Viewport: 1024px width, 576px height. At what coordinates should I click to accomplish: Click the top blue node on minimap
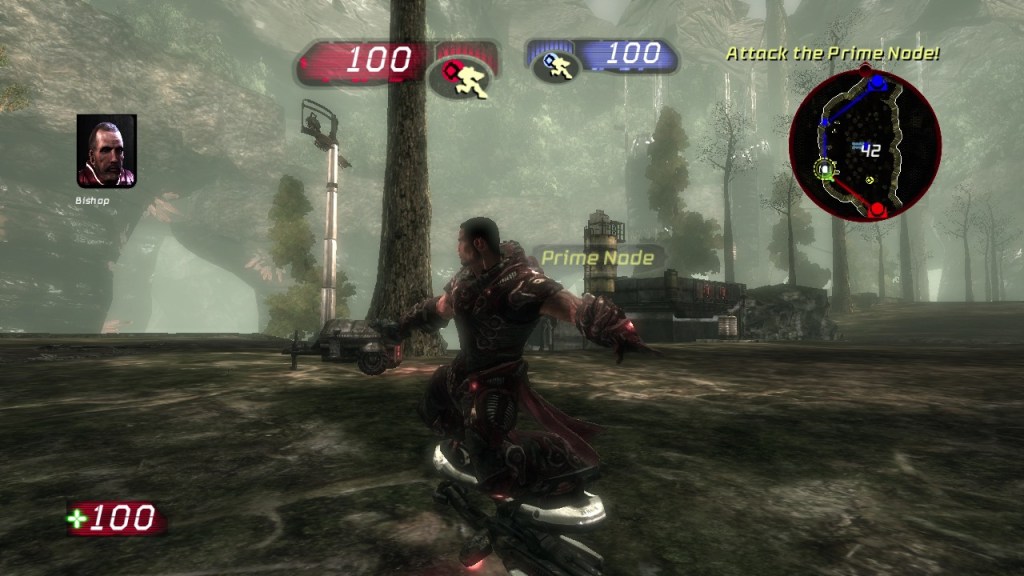tap(878, 82)
